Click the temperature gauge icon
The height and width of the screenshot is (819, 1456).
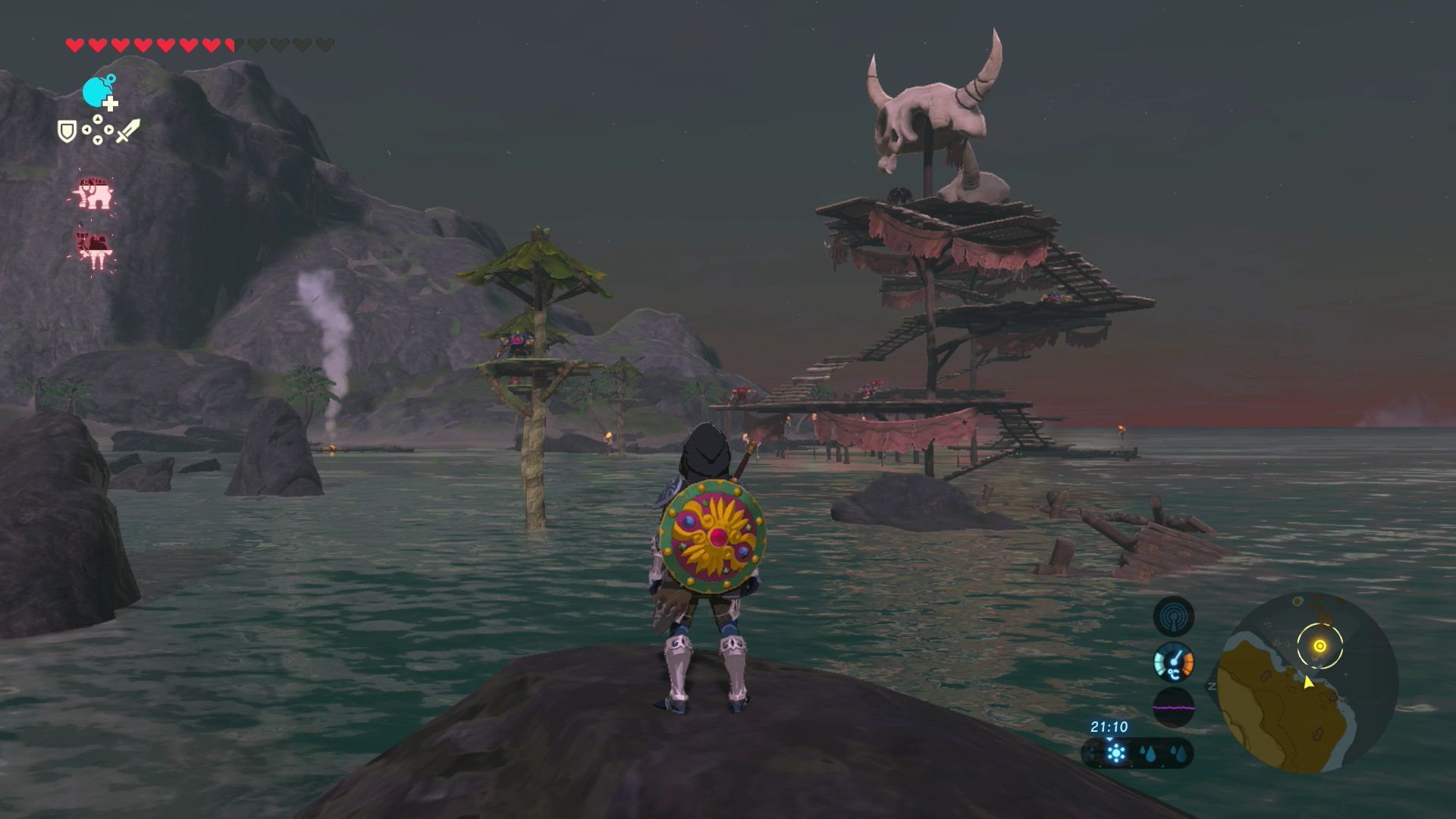coord(1173,662)
